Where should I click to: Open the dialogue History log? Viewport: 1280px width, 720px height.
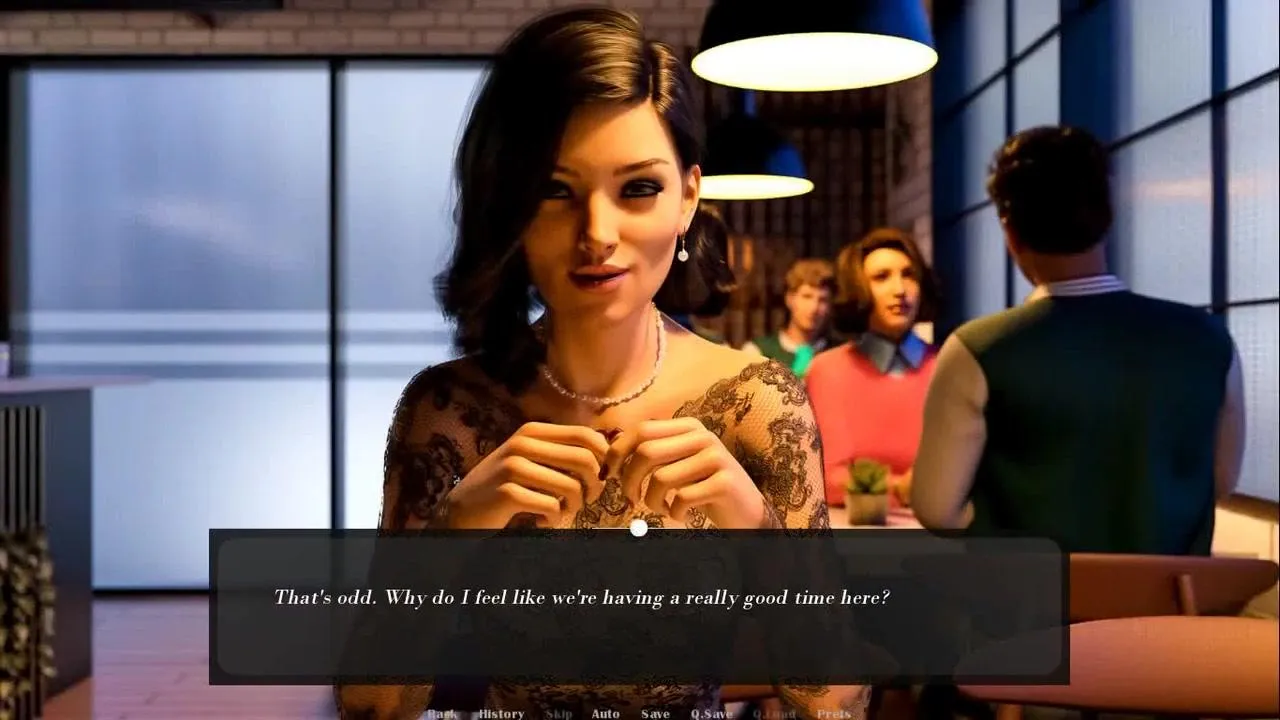[501, 714]
